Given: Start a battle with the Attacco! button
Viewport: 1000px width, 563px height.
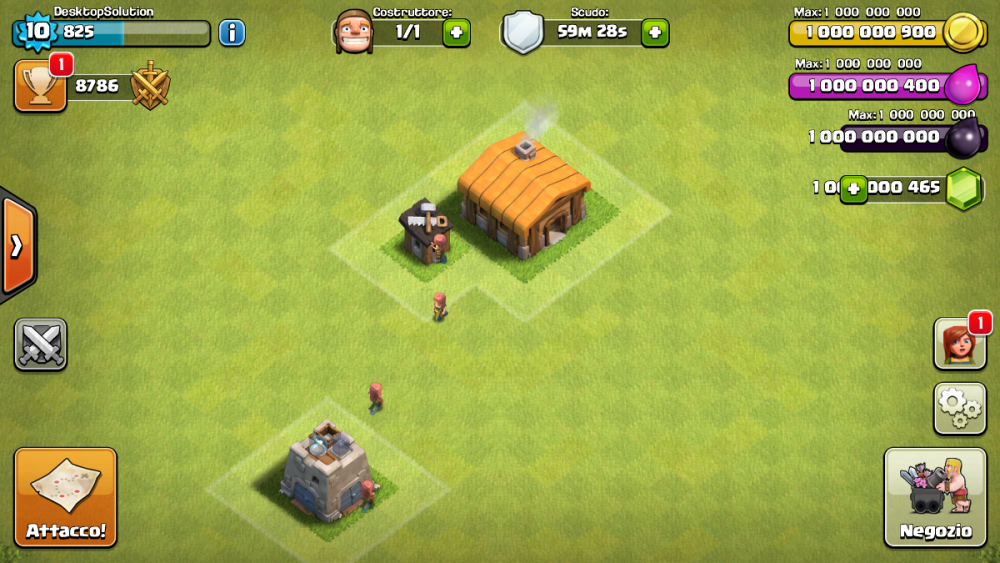Looking at the screenshot, I should point(65,497).
